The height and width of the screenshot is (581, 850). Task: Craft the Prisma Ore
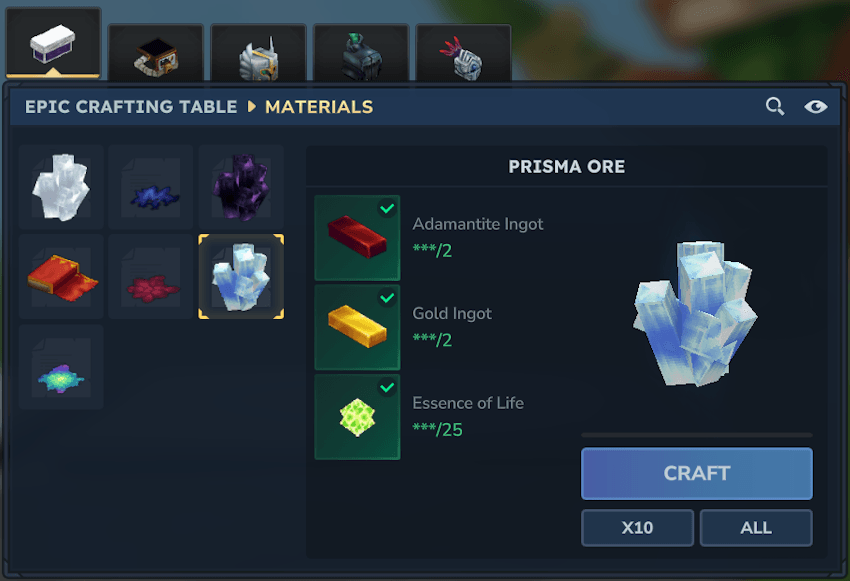point(696,473)
